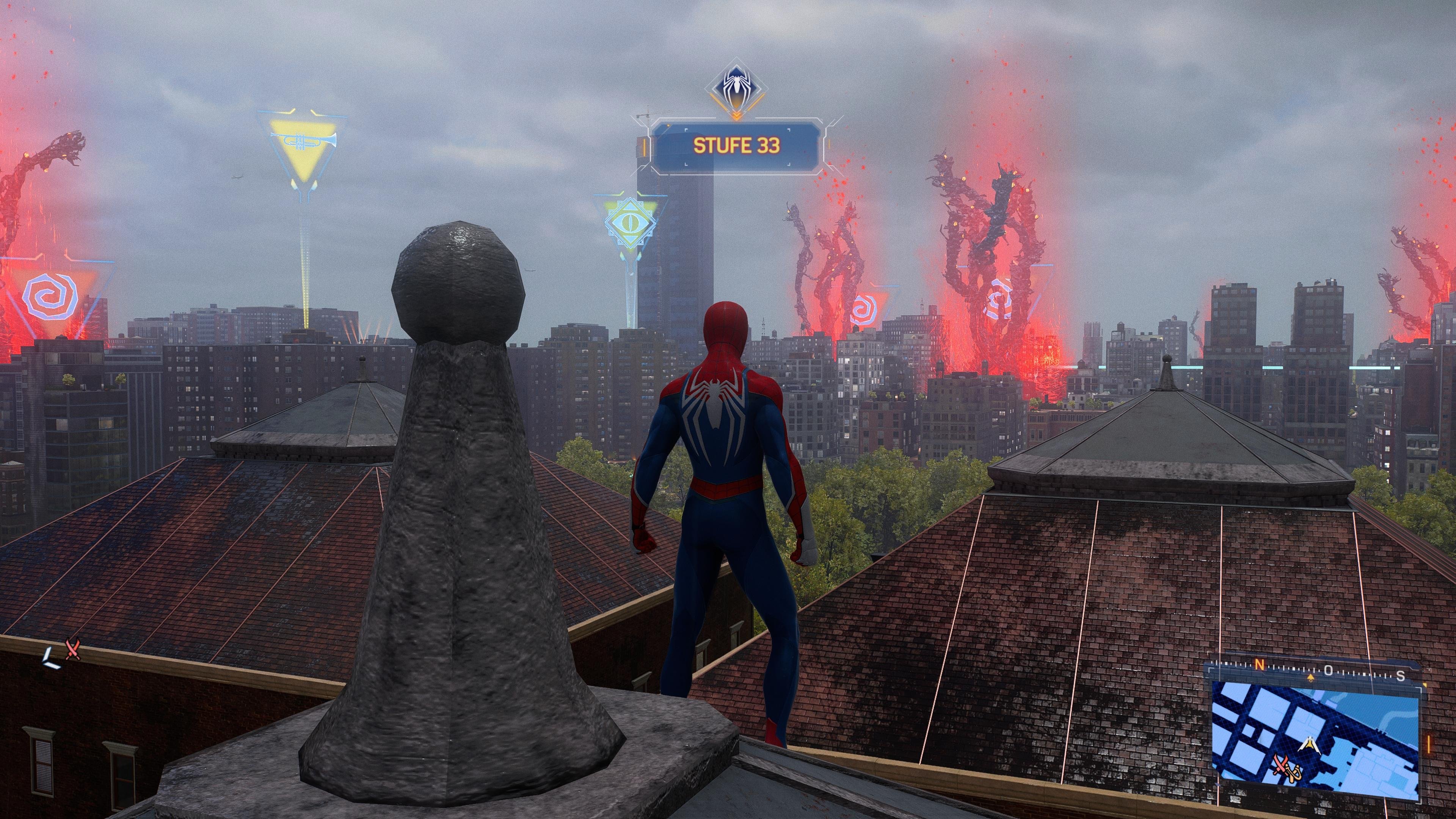Select the crossed swords slingshot marker on the minimap
The image size is (1456, 819).
click(1287, 769)
